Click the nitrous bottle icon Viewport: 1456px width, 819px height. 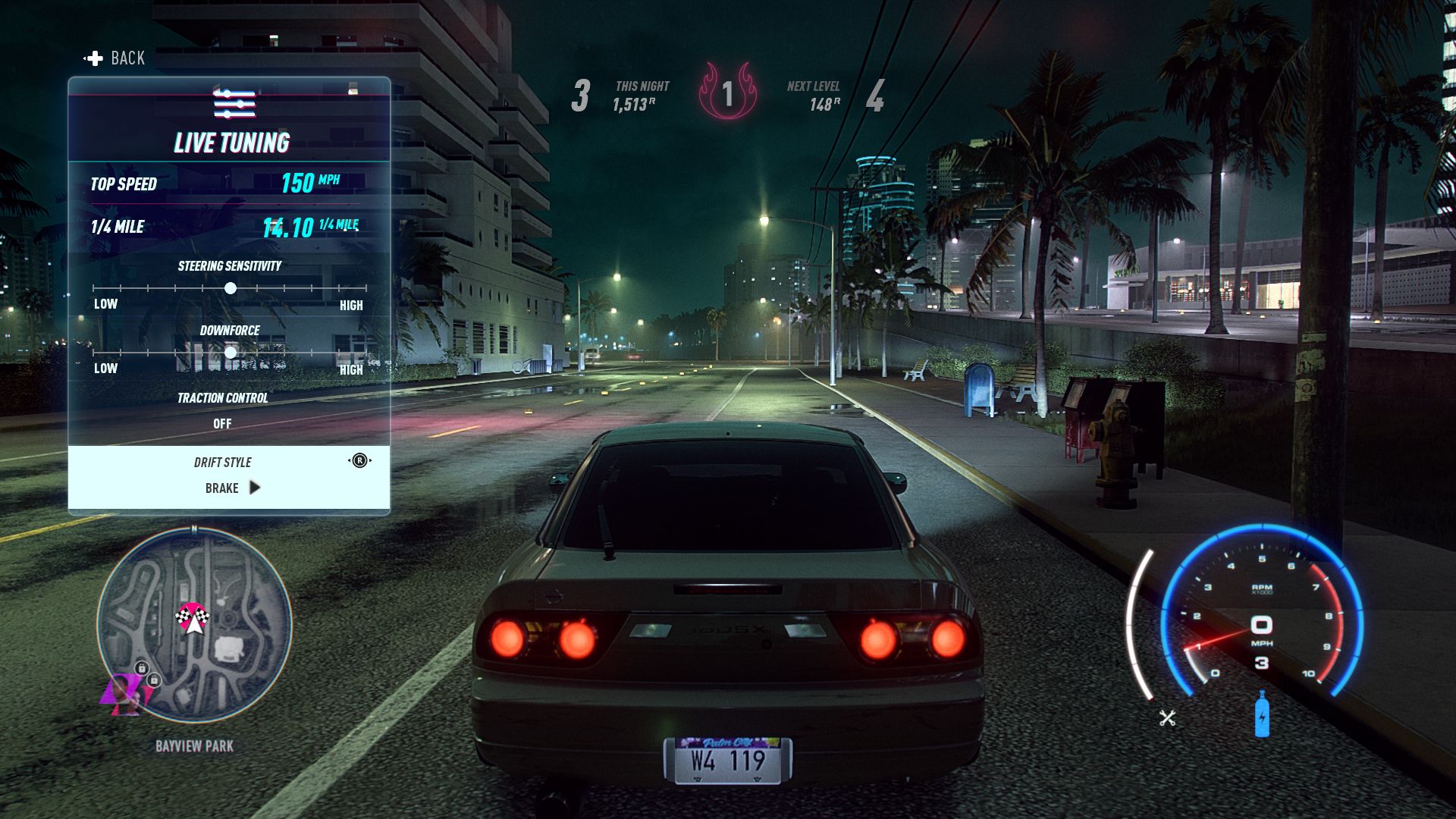tap(1262, 714)
